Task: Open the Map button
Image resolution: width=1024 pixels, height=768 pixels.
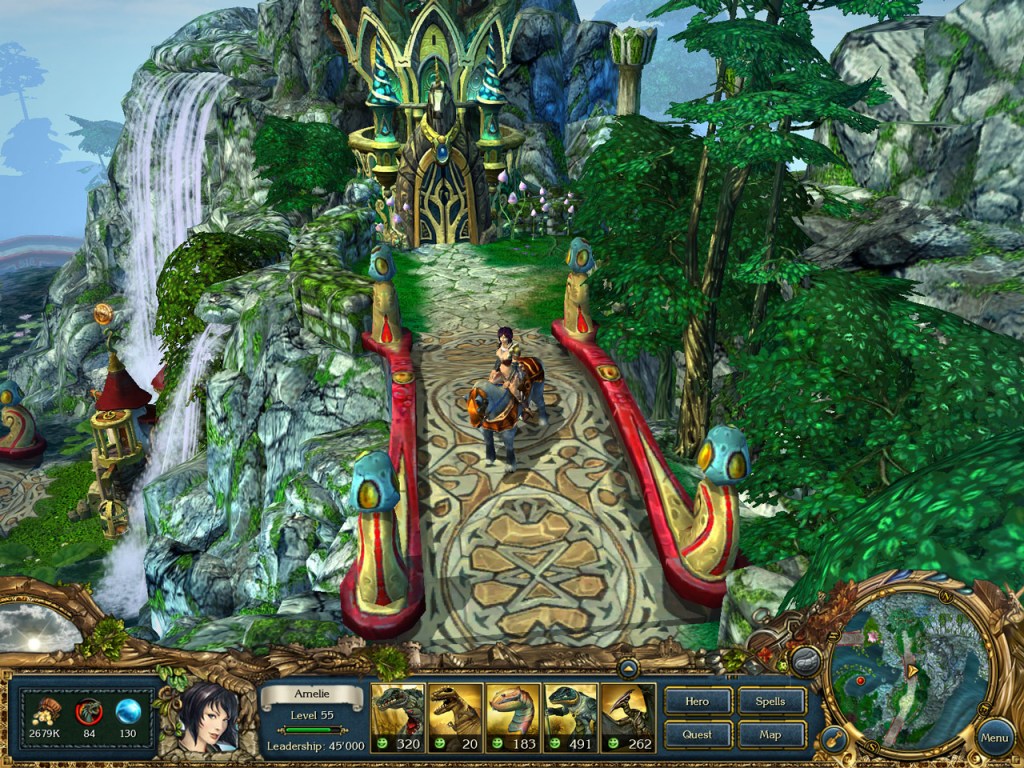Action: click(x=771, y=734)
